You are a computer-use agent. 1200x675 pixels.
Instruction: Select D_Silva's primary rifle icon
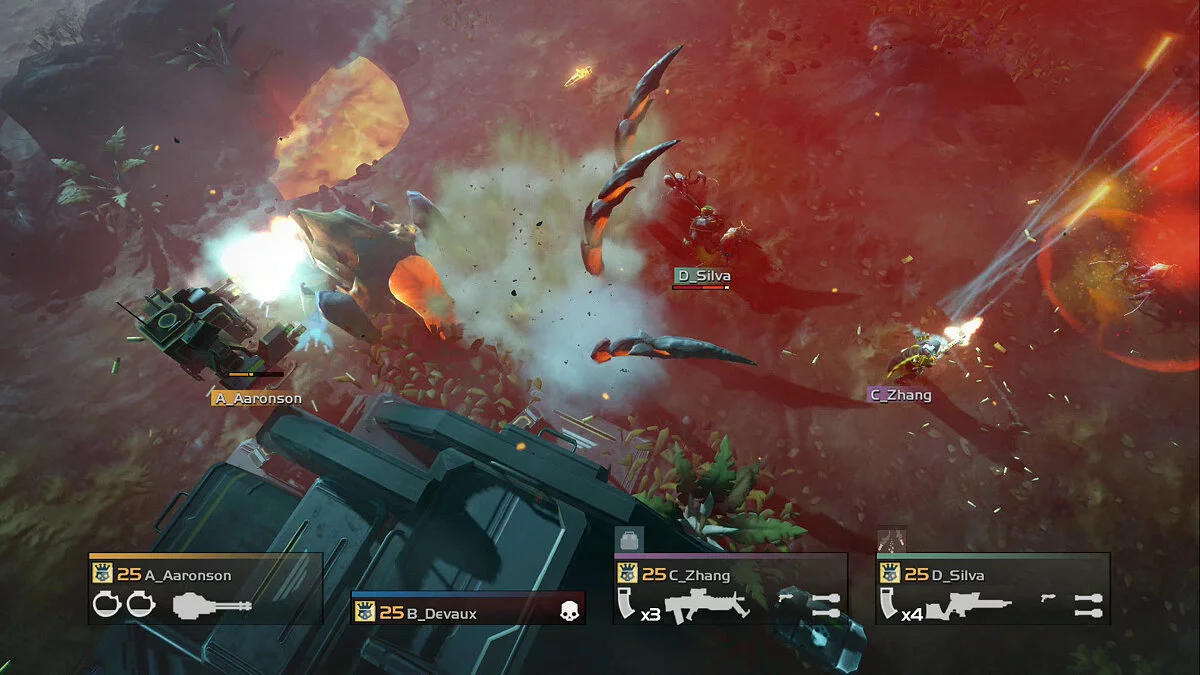coord(968,606)
